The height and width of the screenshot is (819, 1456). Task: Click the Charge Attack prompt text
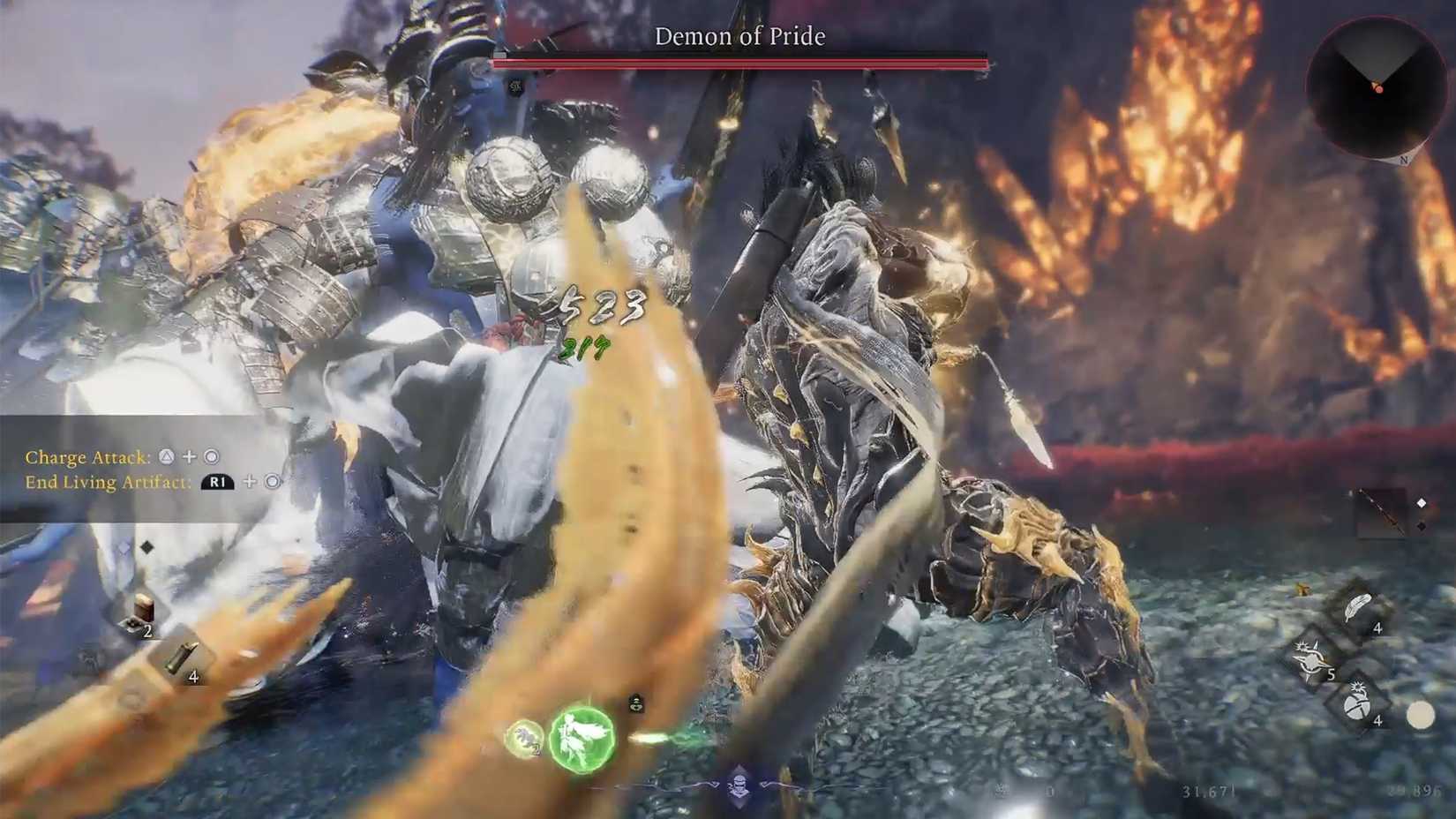click(88, 457)
